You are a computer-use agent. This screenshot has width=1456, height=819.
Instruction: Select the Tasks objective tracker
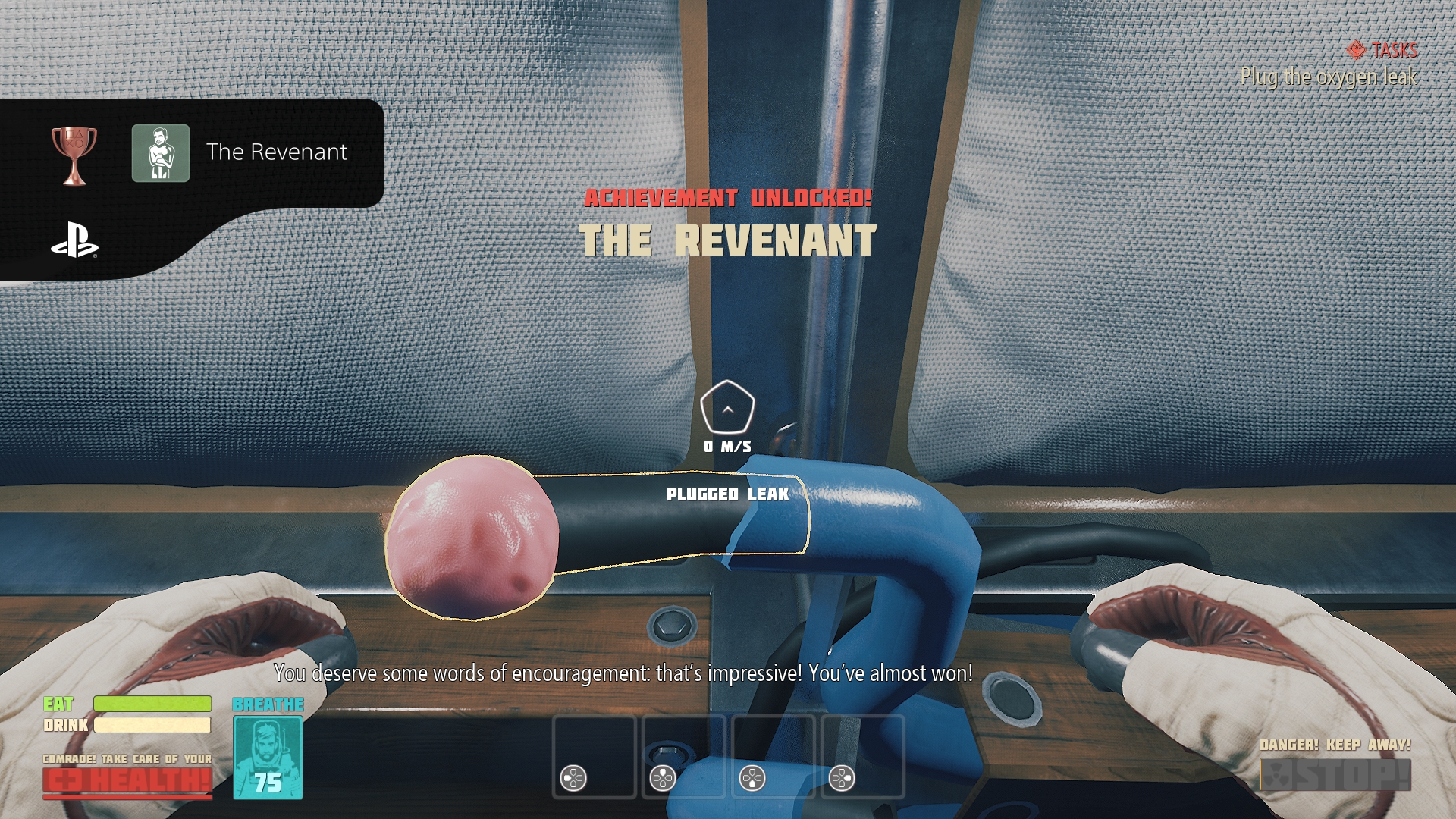[x=1383, y=51]
